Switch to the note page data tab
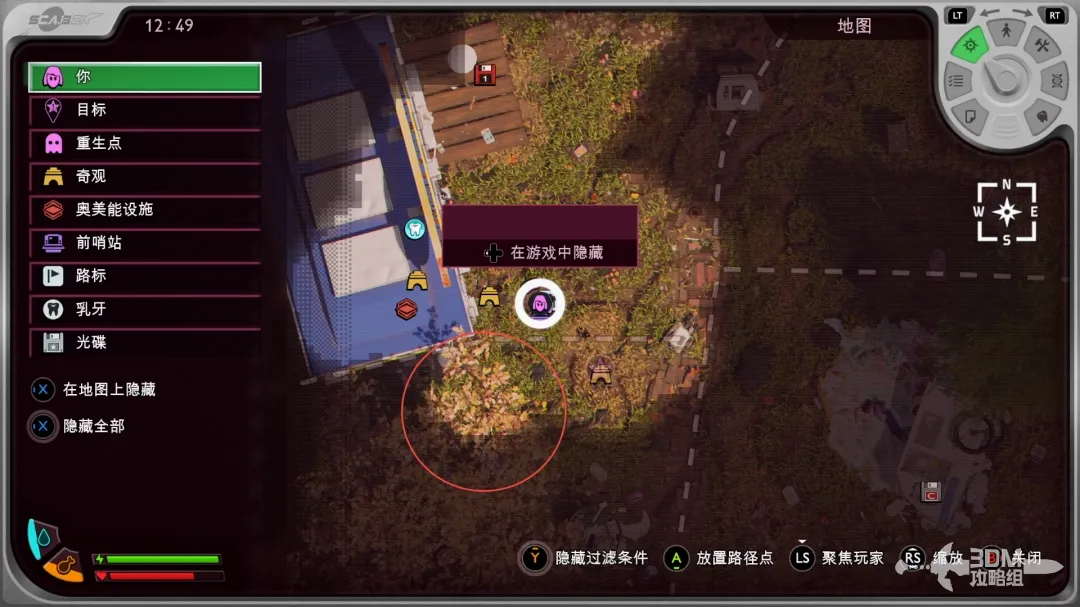This screenshot has height=607, width=1080. (x=969, y=117)
